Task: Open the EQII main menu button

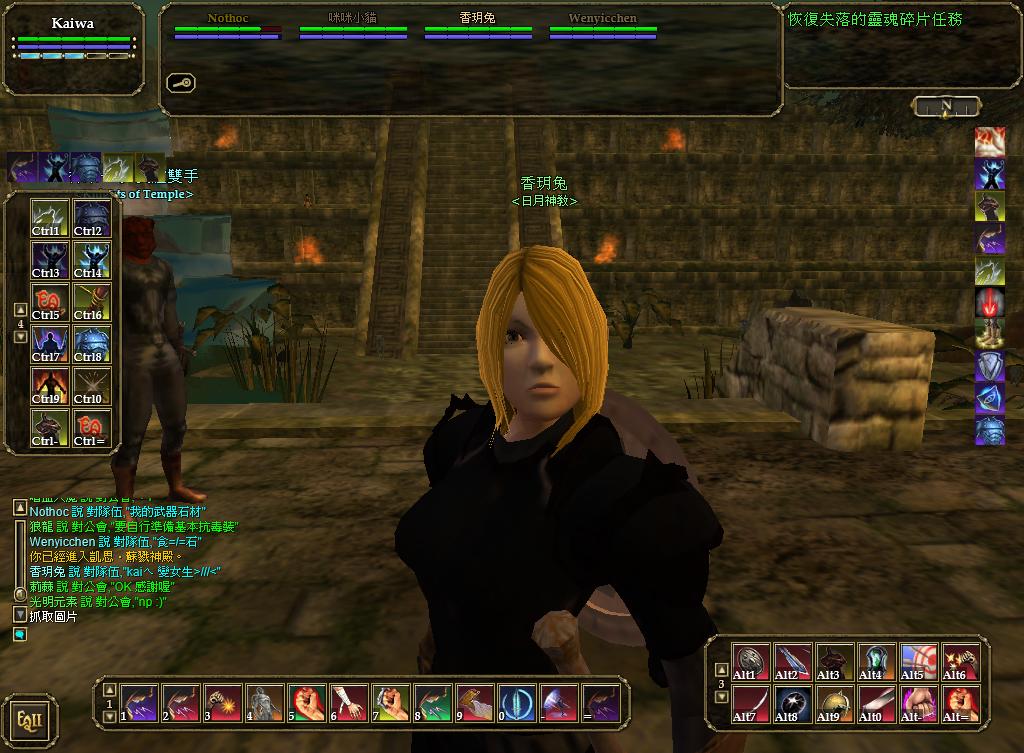Action: point(29,720)
